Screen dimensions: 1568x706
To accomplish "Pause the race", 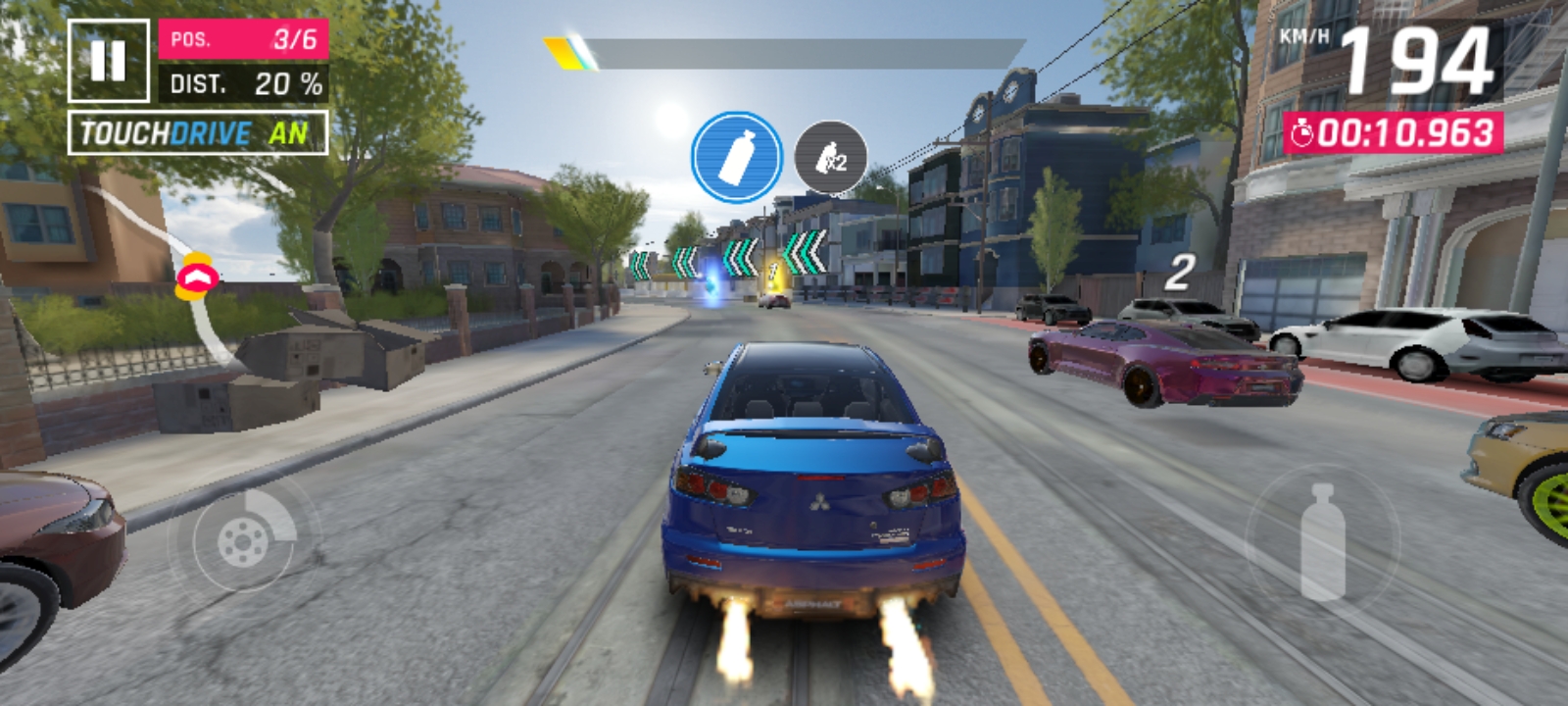I will 108,61.
